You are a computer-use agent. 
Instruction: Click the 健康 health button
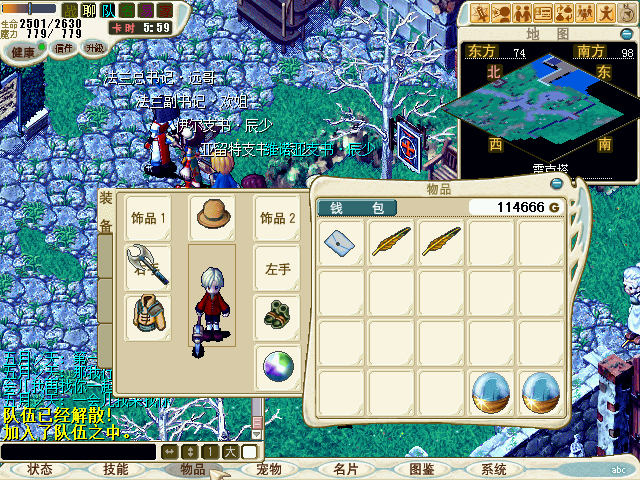coord(23,48)
